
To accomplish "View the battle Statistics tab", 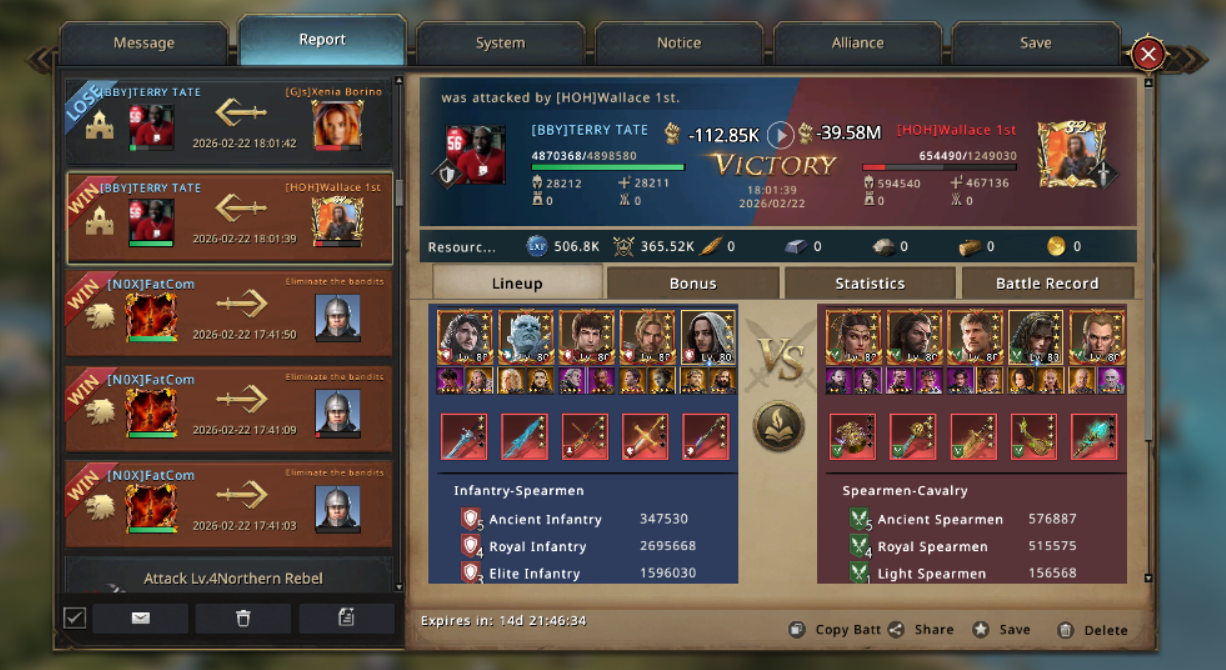I will click(869, 283).
